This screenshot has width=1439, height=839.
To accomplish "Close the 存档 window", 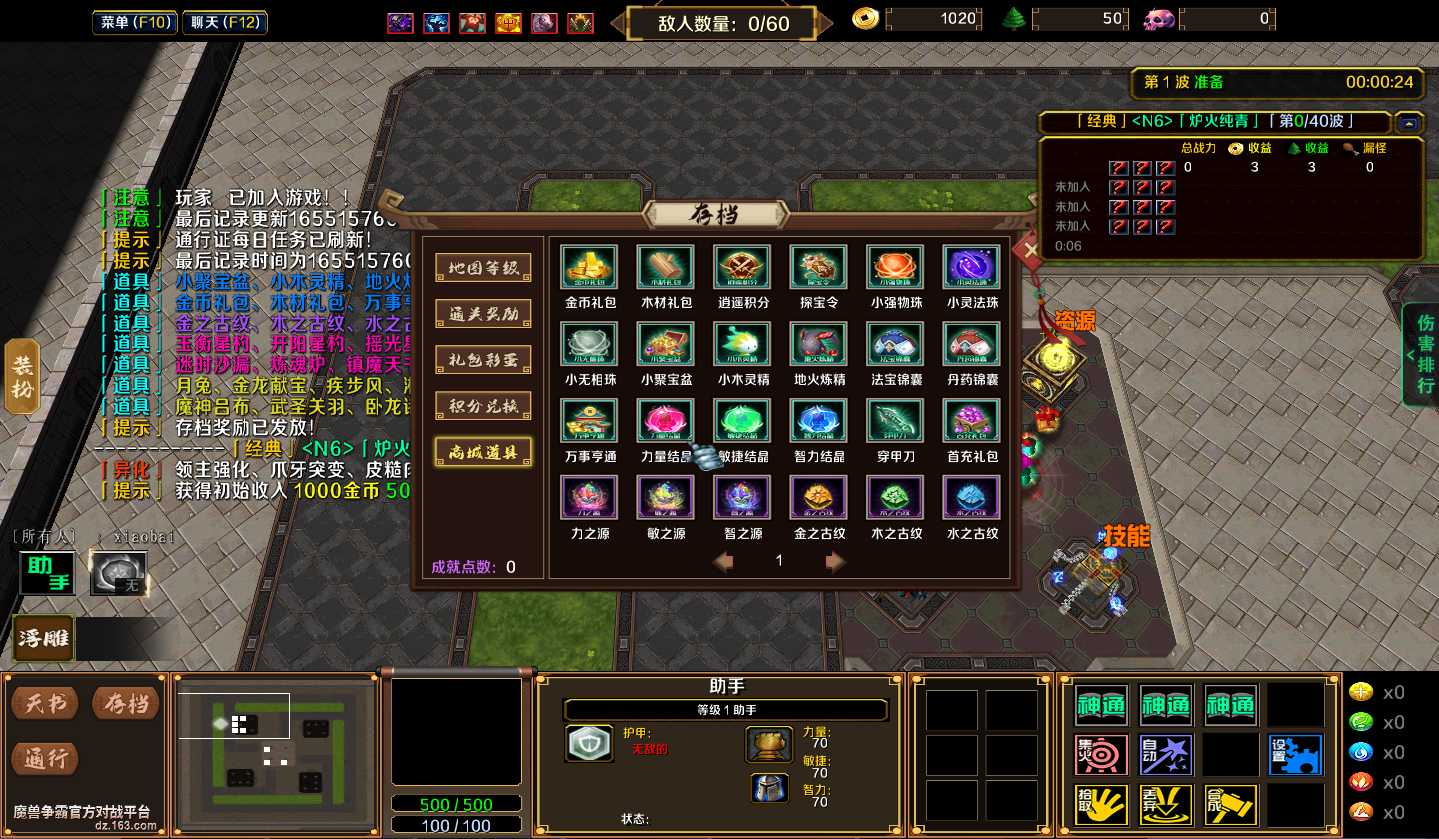I will (1030, 250).
